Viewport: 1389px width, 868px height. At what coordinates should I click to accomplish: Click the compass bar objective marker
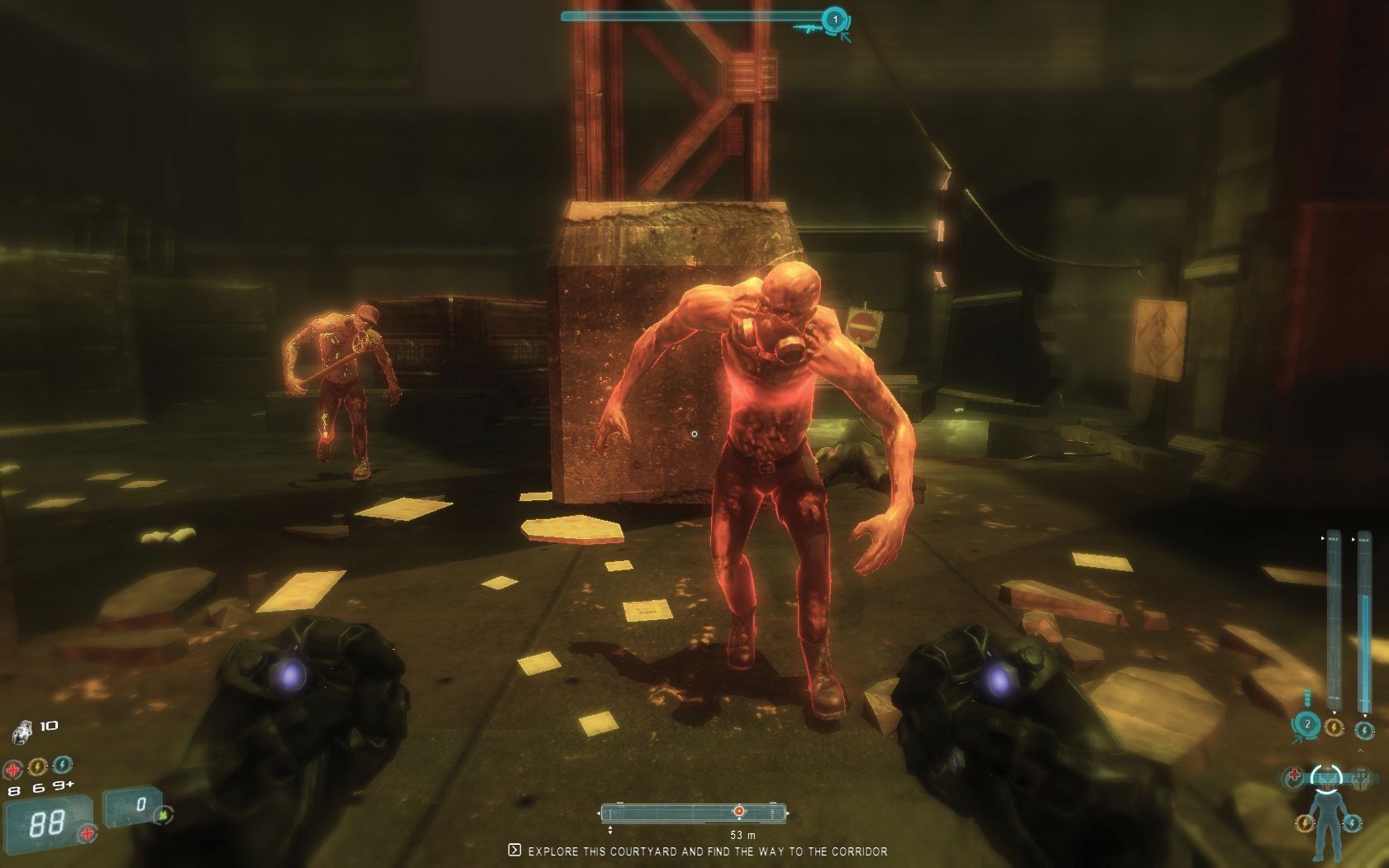tap(738, 813)
